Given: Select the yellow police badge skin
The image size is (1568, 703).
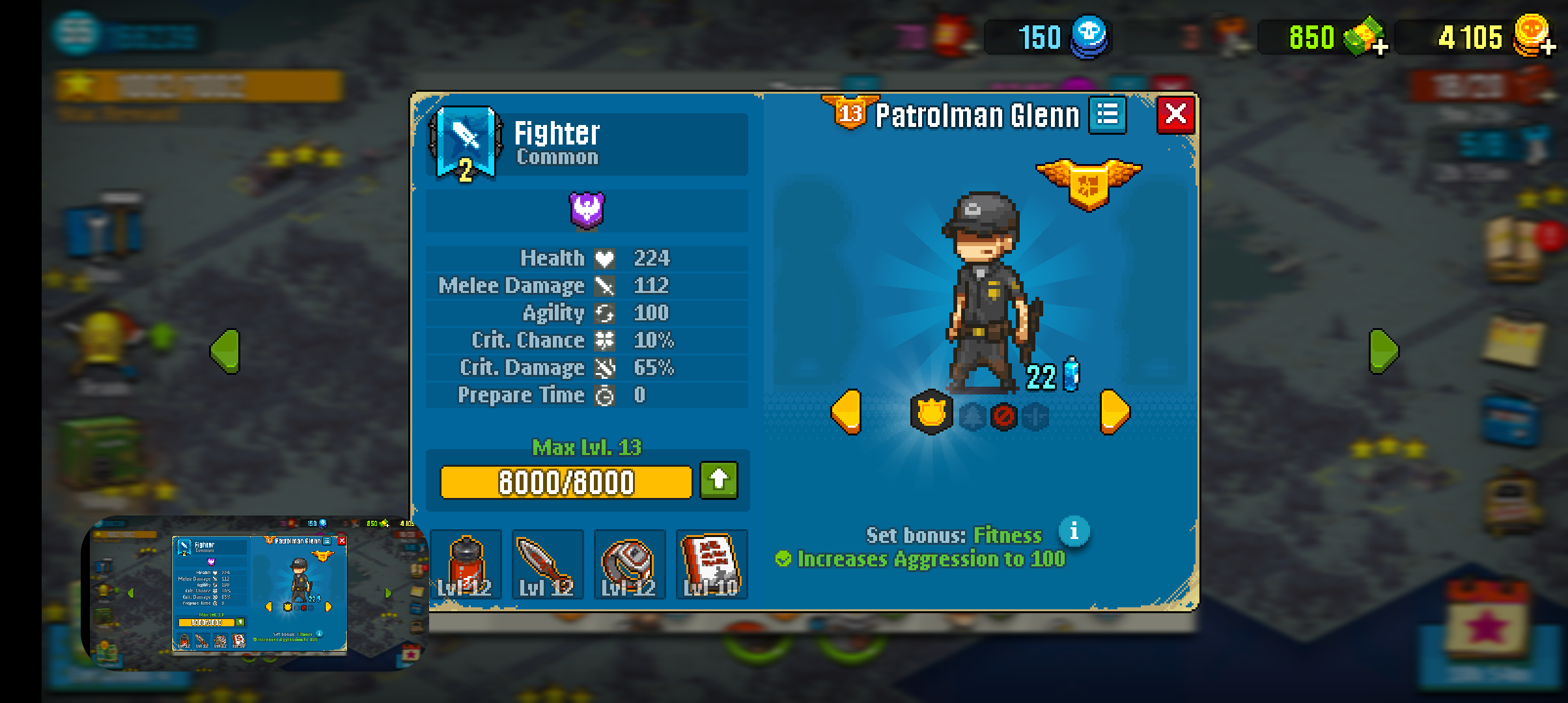Looking at the screenshot, I should click(x=931, y=413).
